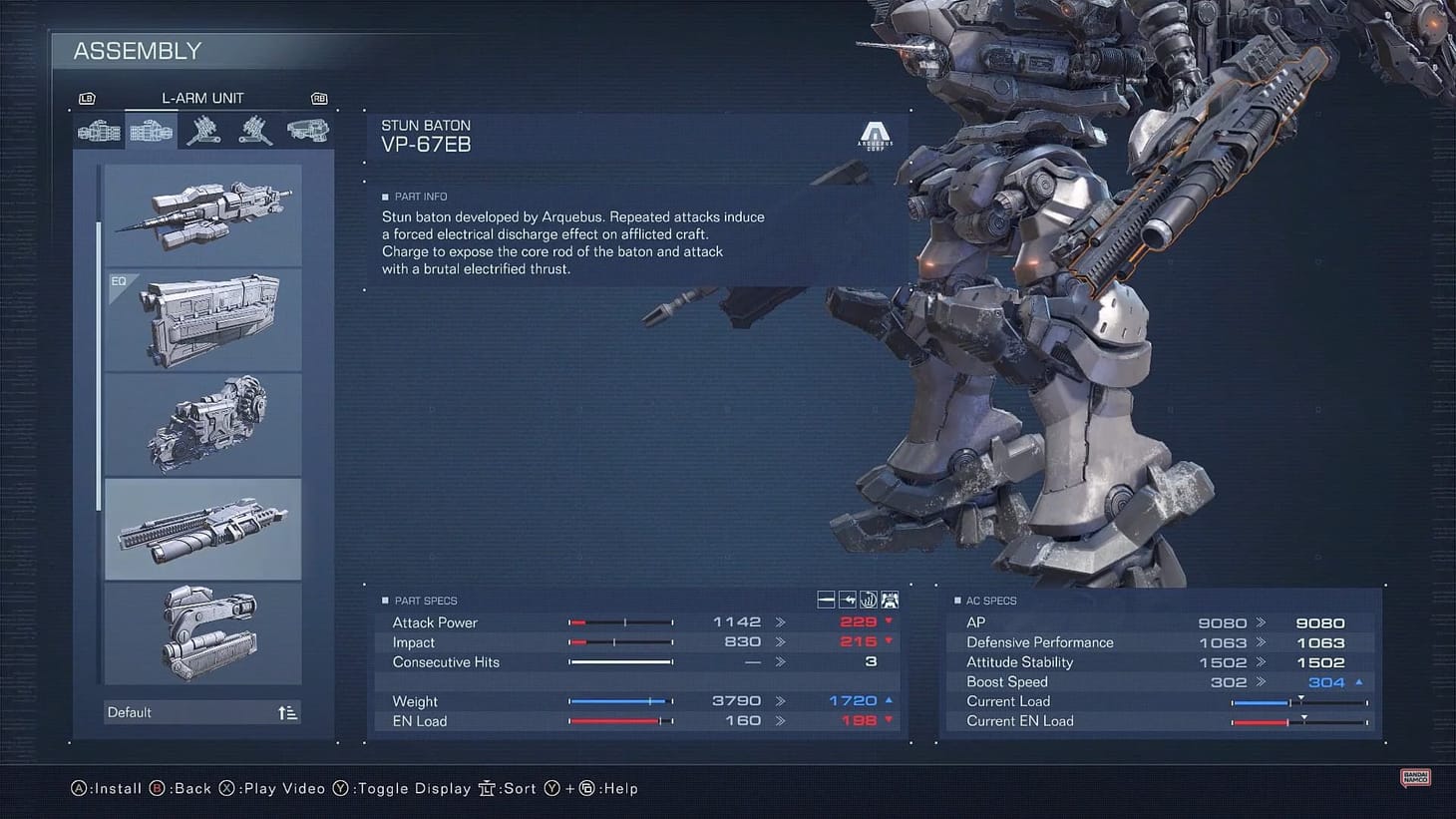
Task: Expand the Default sort dropdown
Action: (x=201, y=711)
